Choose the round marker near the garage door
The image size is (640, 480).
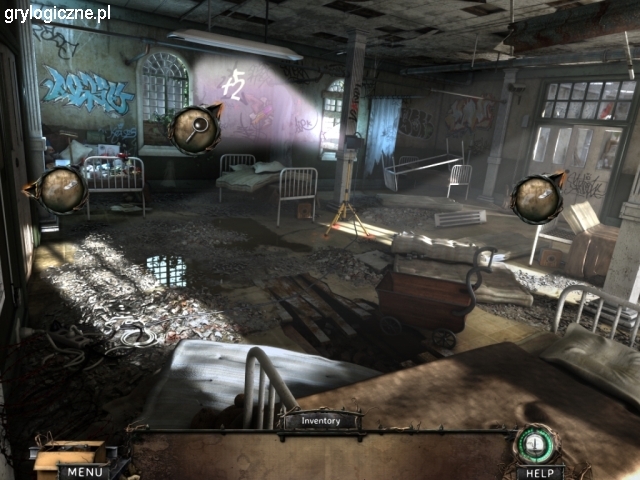[536, 198]
